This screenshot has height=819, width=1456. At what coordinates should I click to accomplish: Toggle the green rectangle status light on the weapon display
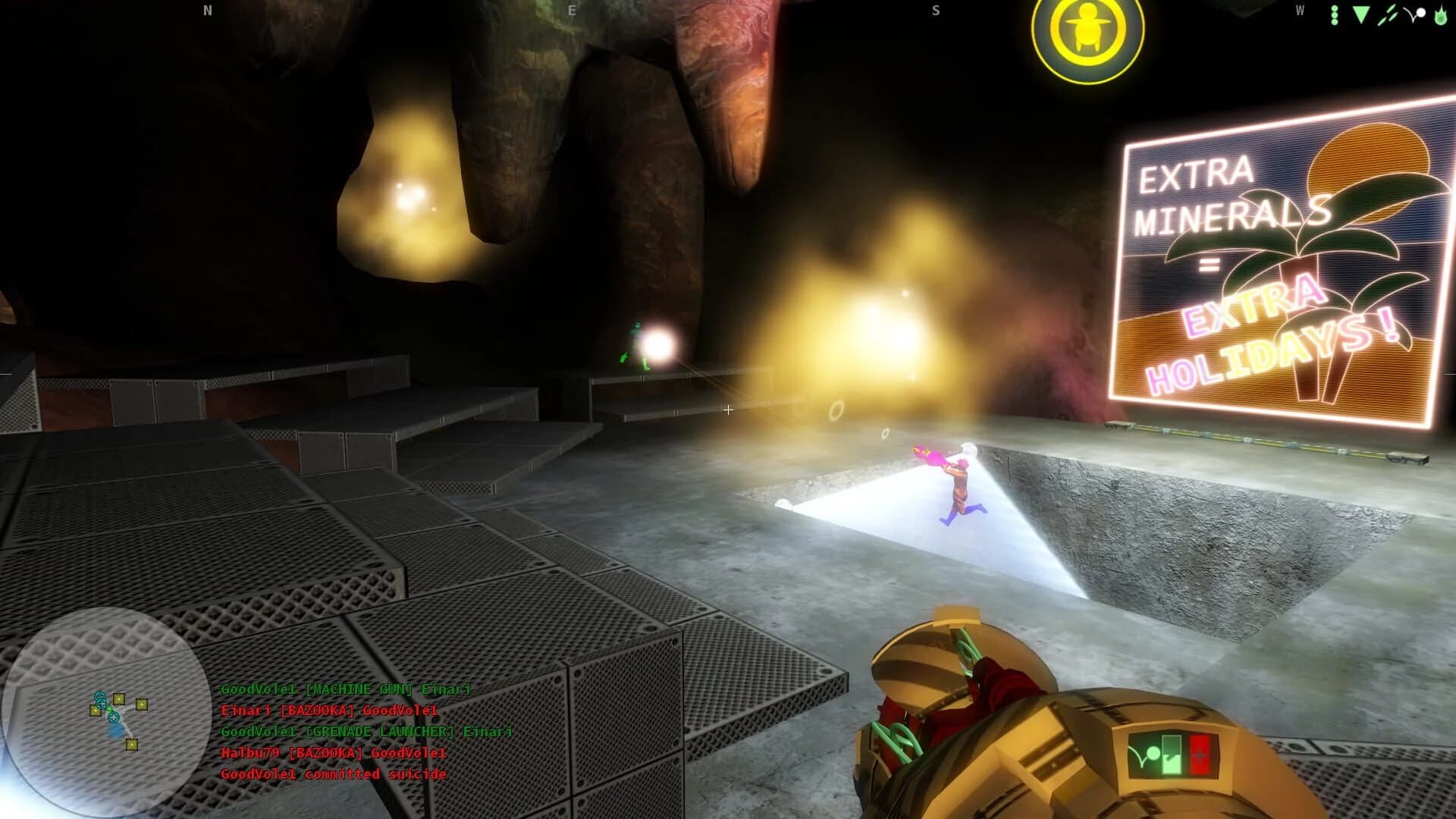point(1171,754)
